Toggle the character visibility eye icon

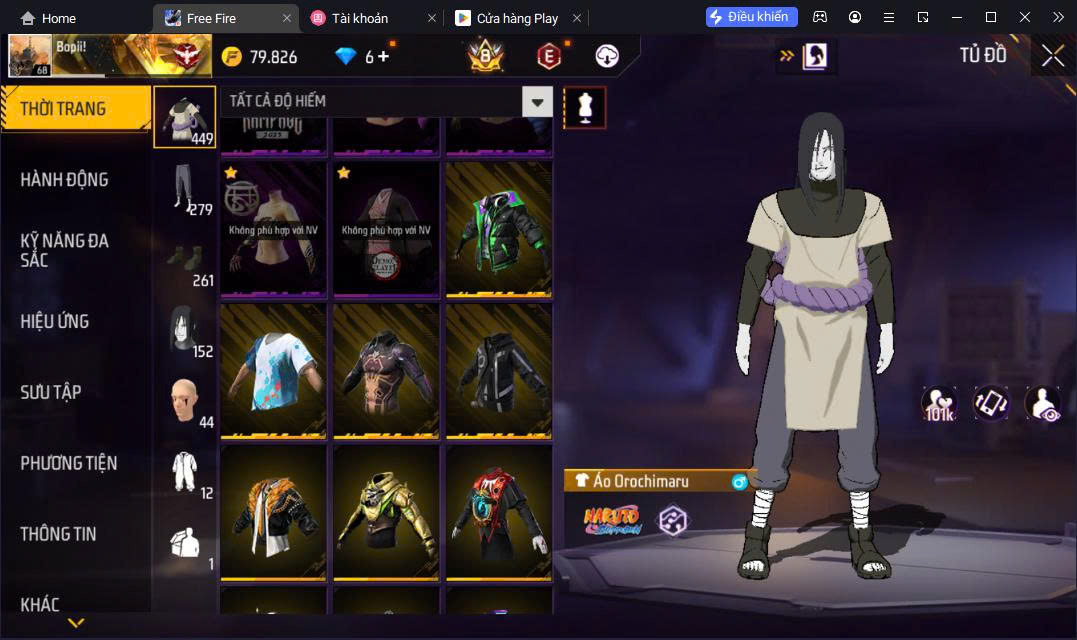(x=1043, y=403)
